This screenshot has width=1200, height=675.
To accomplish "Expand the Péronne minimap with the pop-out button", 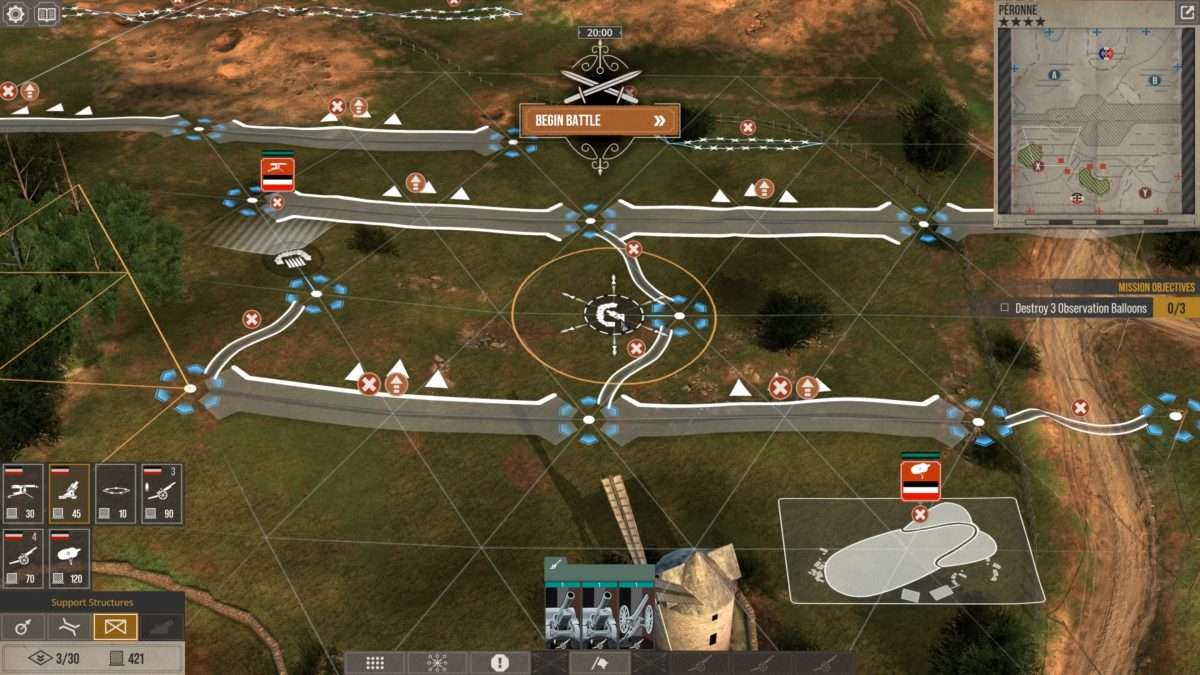I will coord(1185,13).
